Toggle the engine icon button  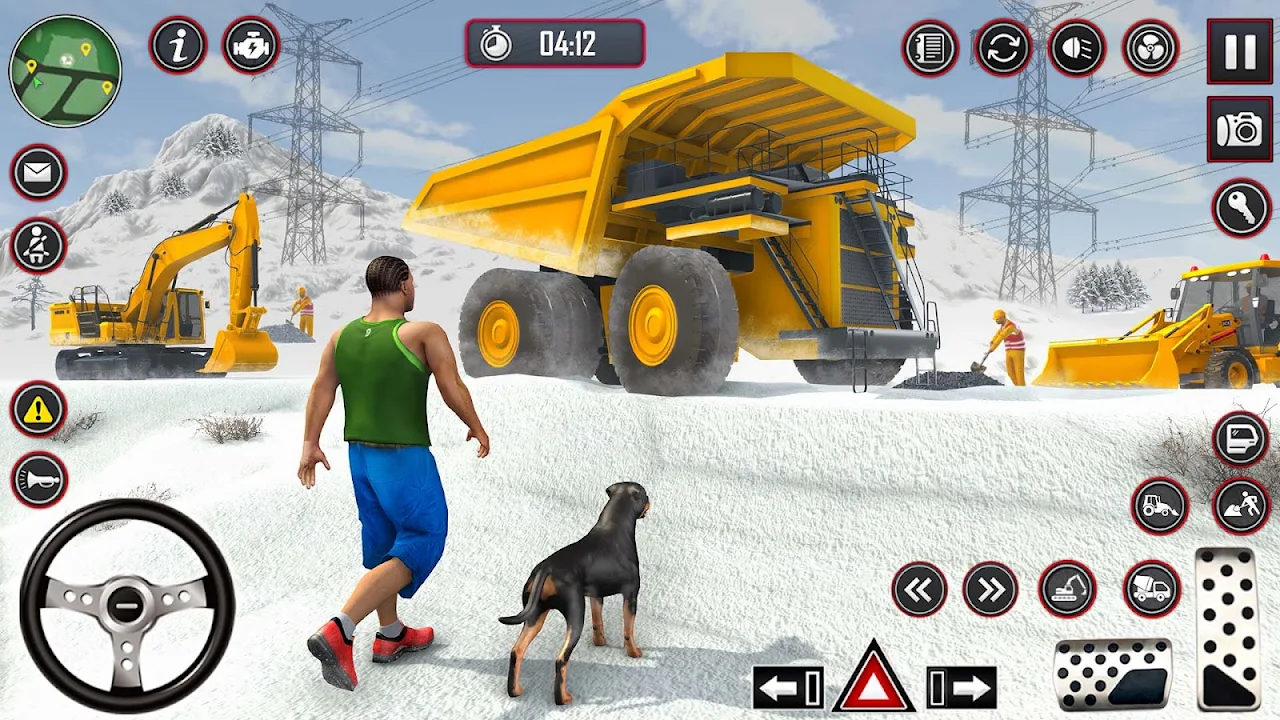coord(251,45)
